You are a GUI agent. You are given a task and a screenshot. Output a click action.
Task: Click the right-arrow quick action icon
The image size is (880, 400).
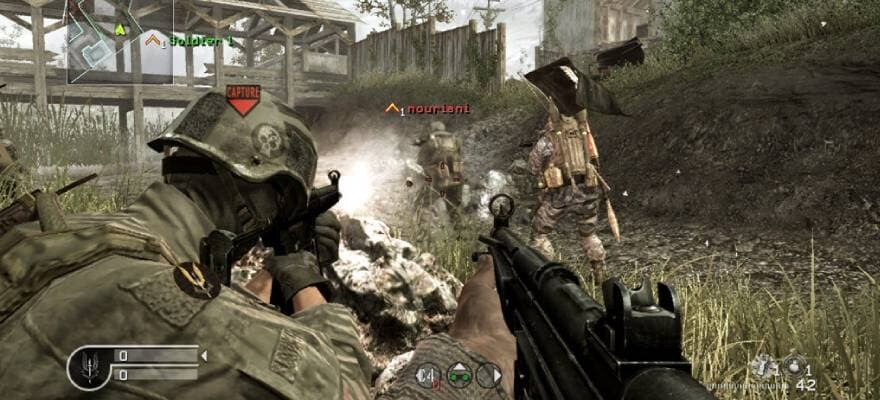(489, 375)
